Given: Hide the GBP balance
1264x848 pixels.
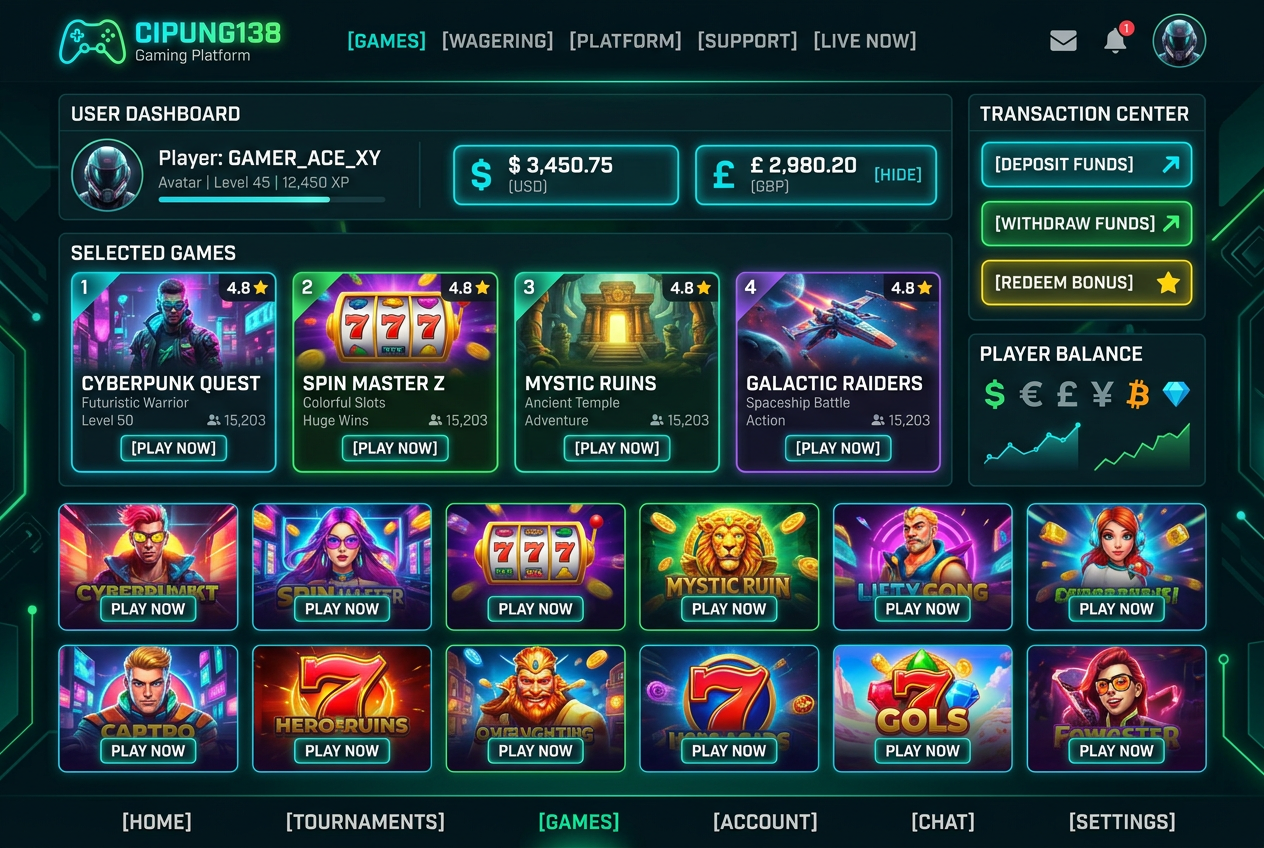Looking at the screenshot, I should pos(897,175).
